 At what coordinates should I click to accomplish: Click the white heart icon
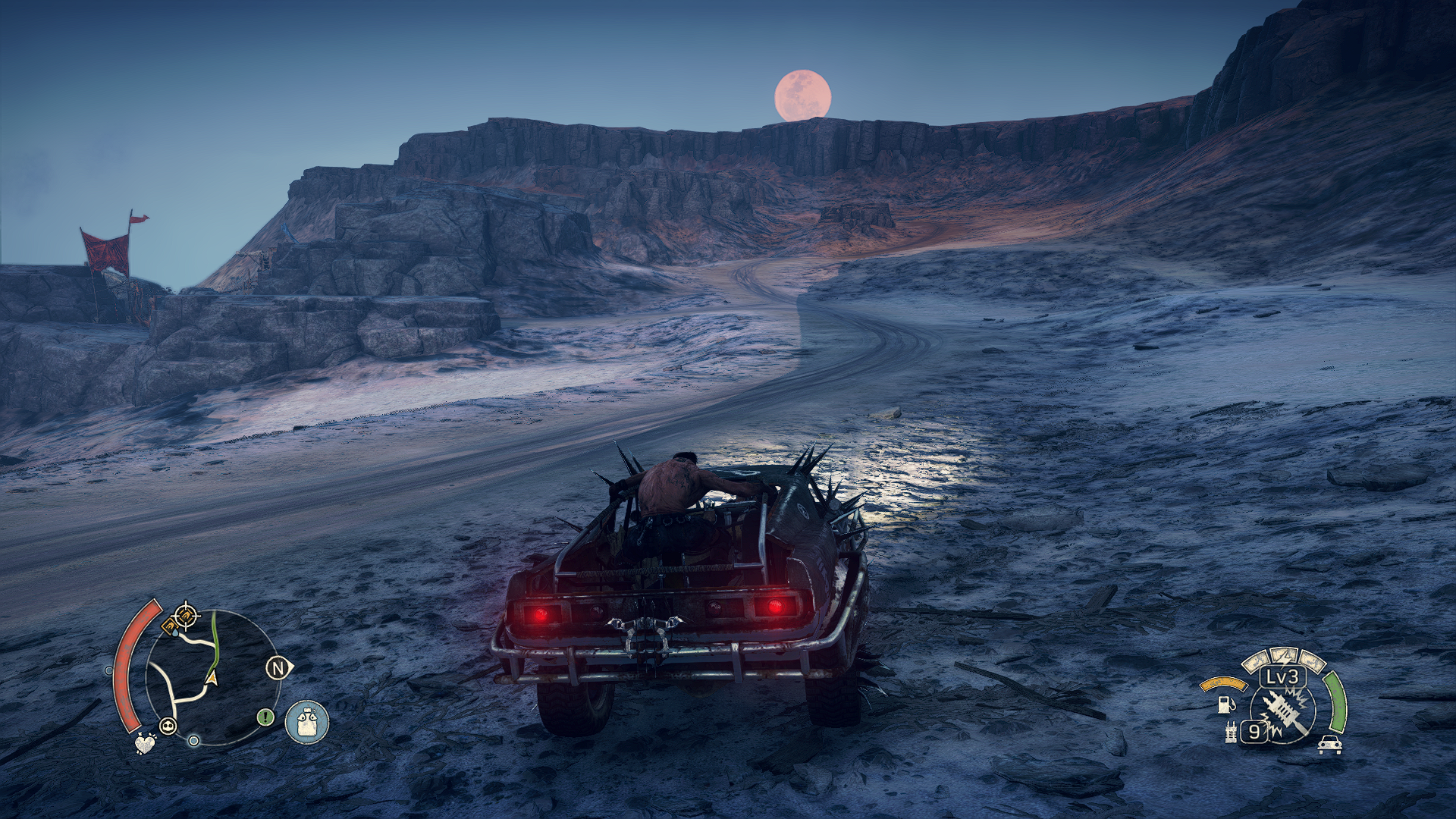click(x=144, y=743)
